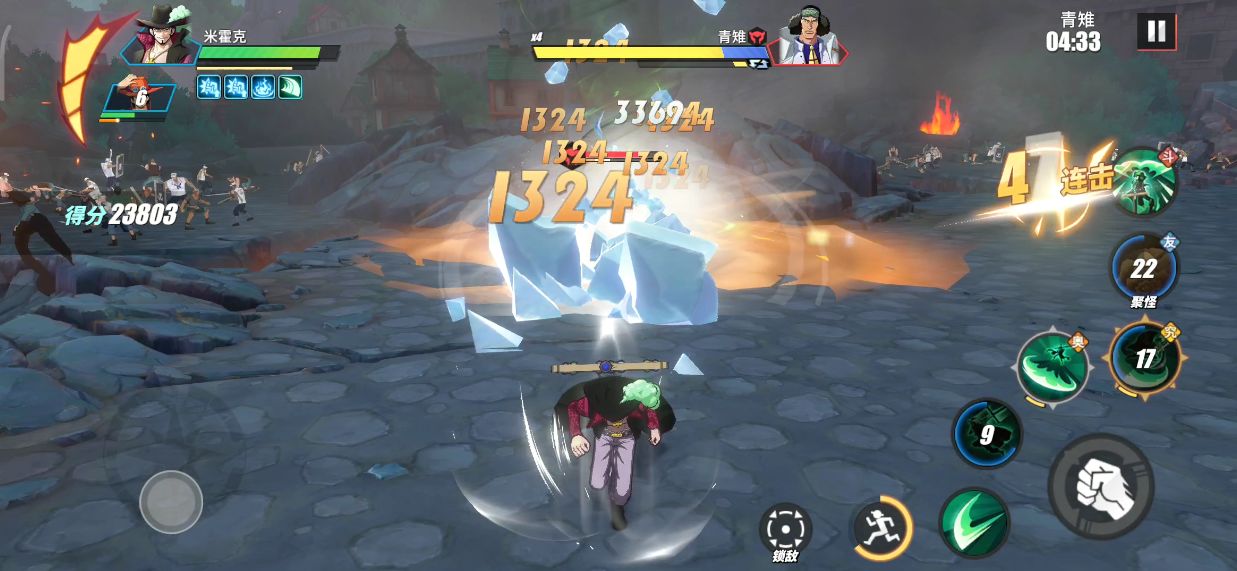Use the green swordsman skill marked 斗
The height and width of the screenshot is (571, 1237).
tap(1145, 183)
